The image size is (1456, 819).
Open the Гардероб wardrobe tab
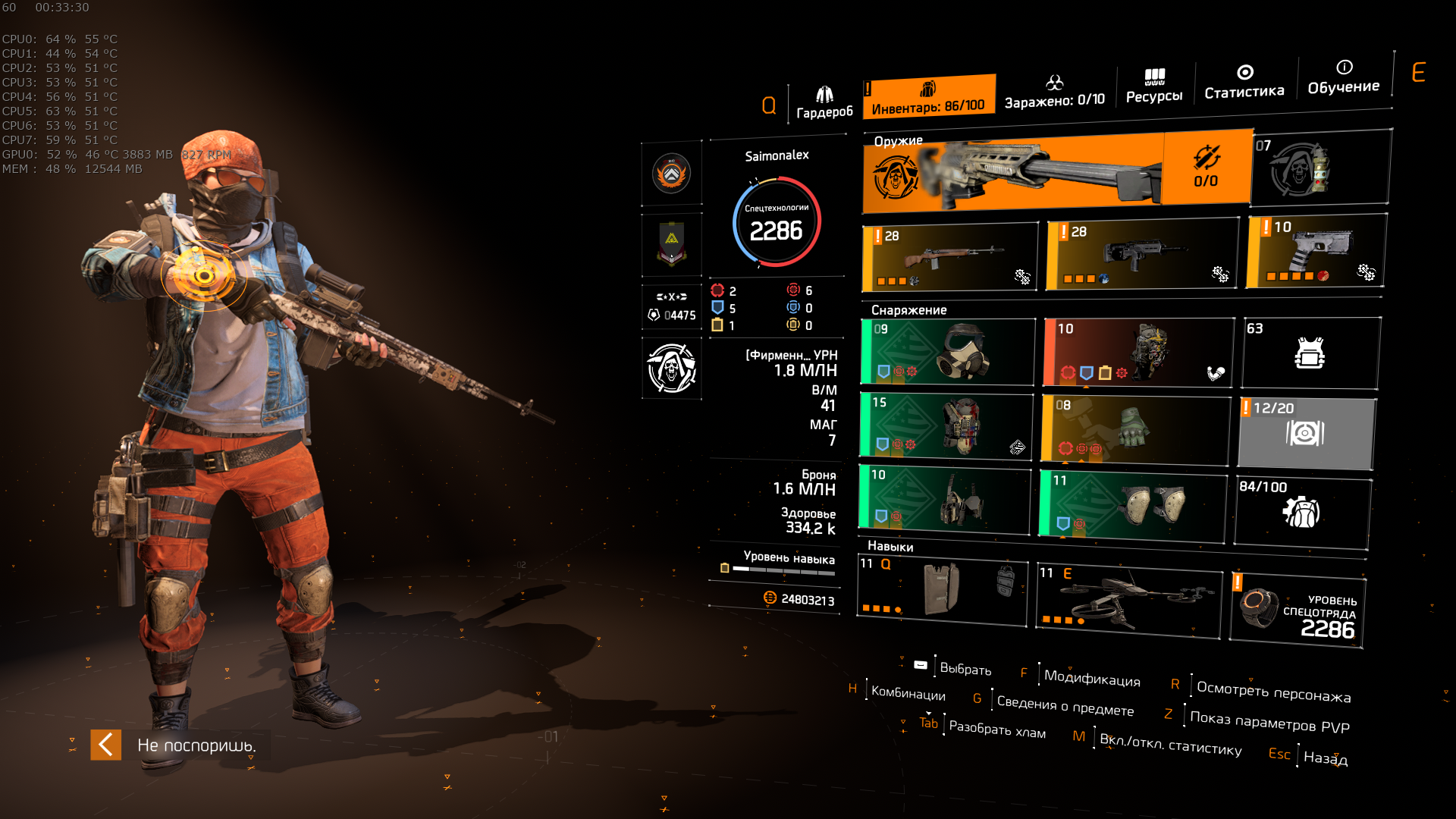(824, 103)
